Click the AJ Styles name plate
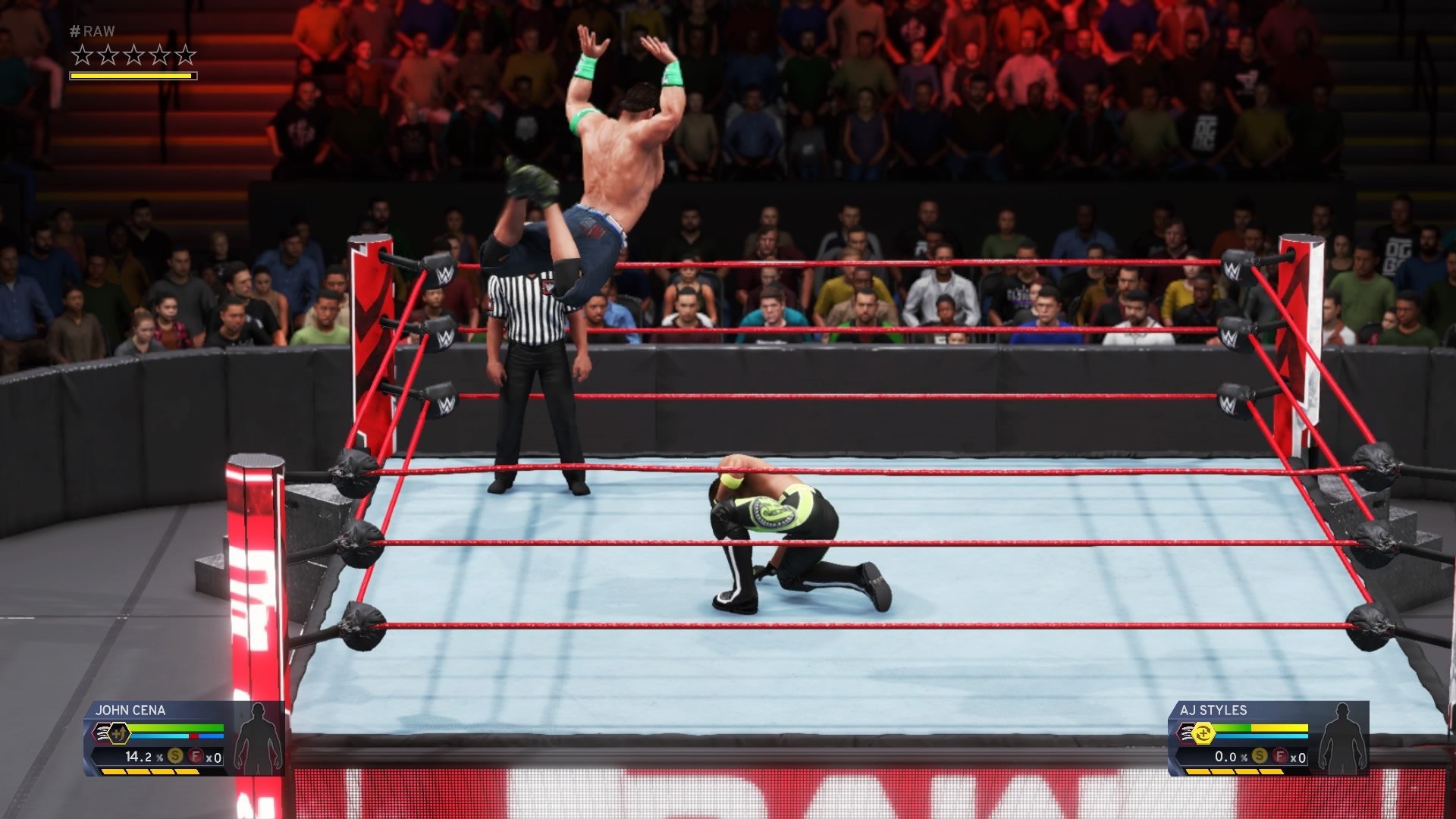Viewport: 1456px width, 819px height. click(x=1213, y=711)
